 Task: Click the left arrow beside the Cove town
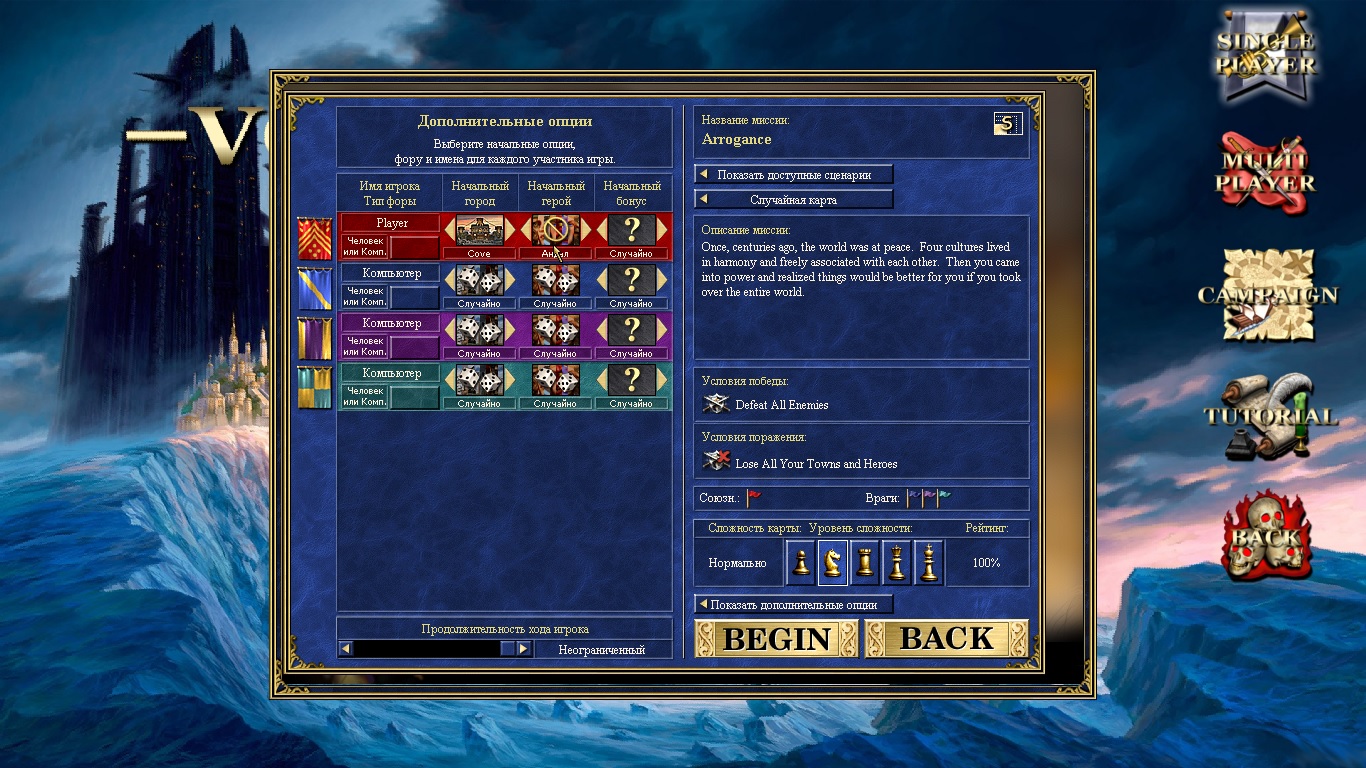pos(449,230)
